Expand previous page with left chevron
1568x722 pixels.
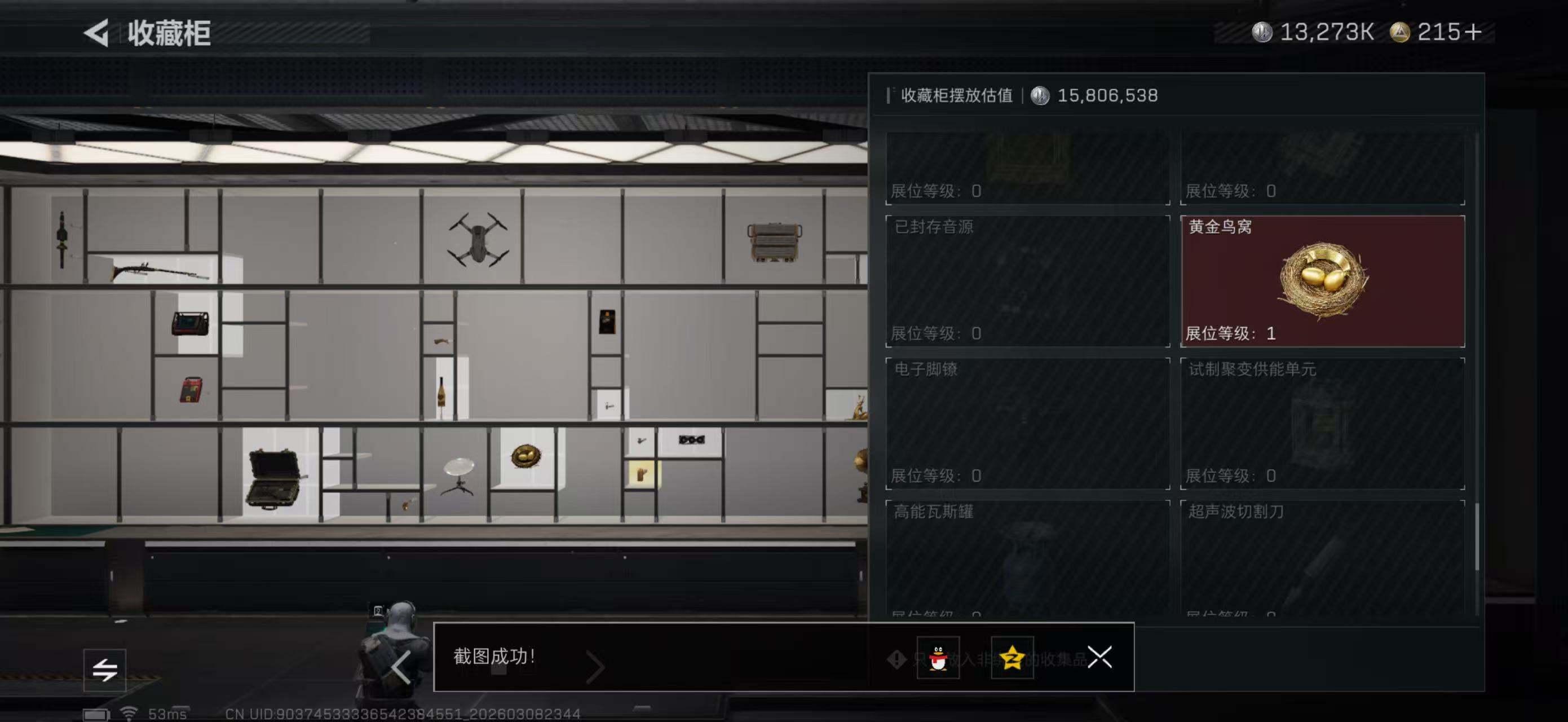click(x=402, y=667)
